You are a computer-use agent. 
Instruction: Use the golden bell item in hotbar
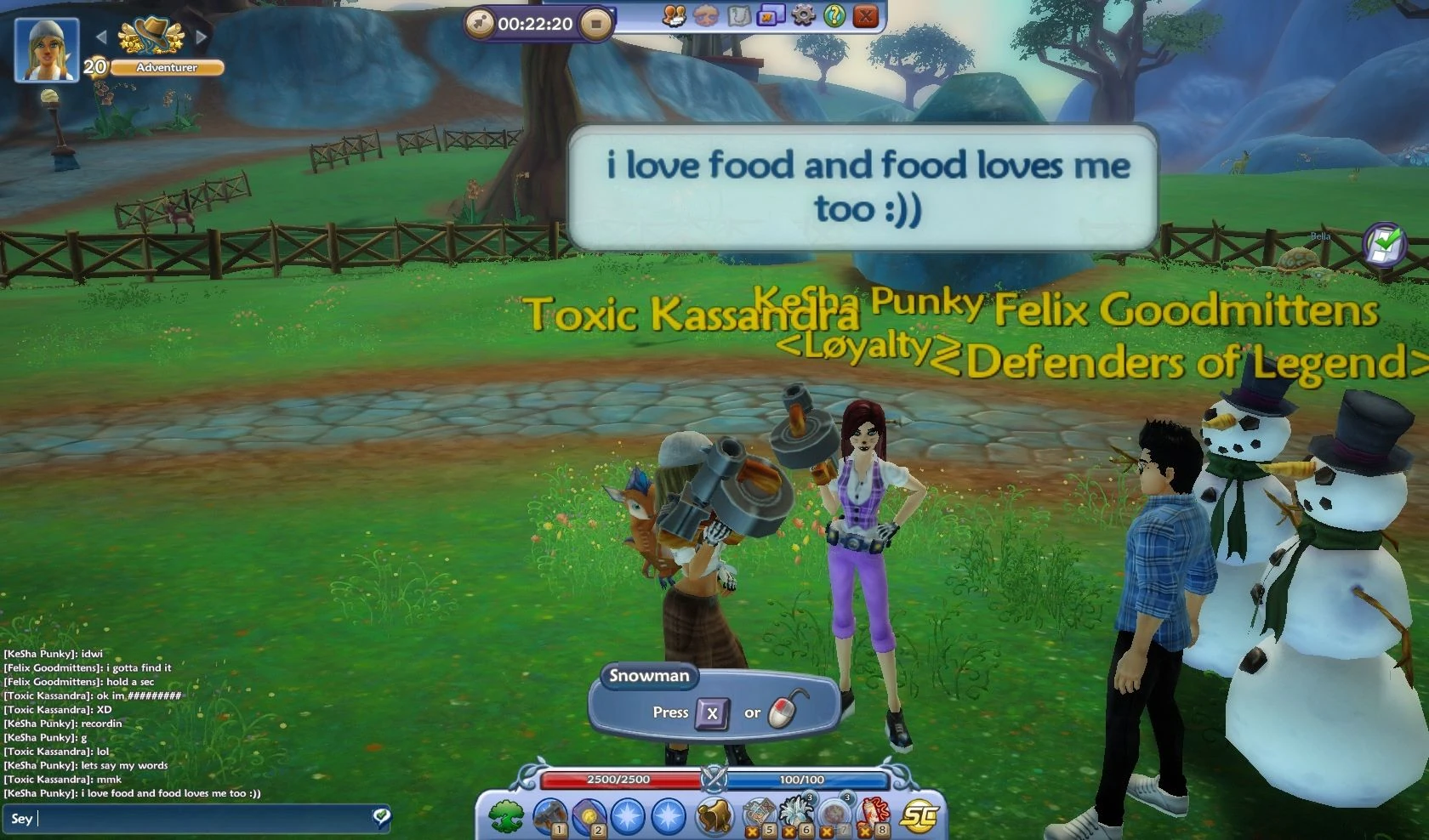713,814
